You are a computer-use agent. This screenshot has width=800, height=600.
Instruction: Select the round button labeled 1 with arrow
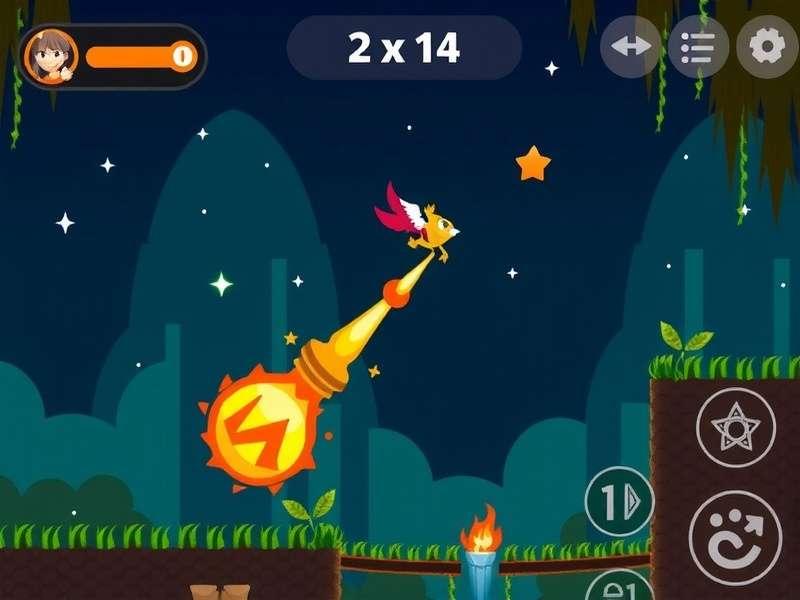(x=619, y=502)
